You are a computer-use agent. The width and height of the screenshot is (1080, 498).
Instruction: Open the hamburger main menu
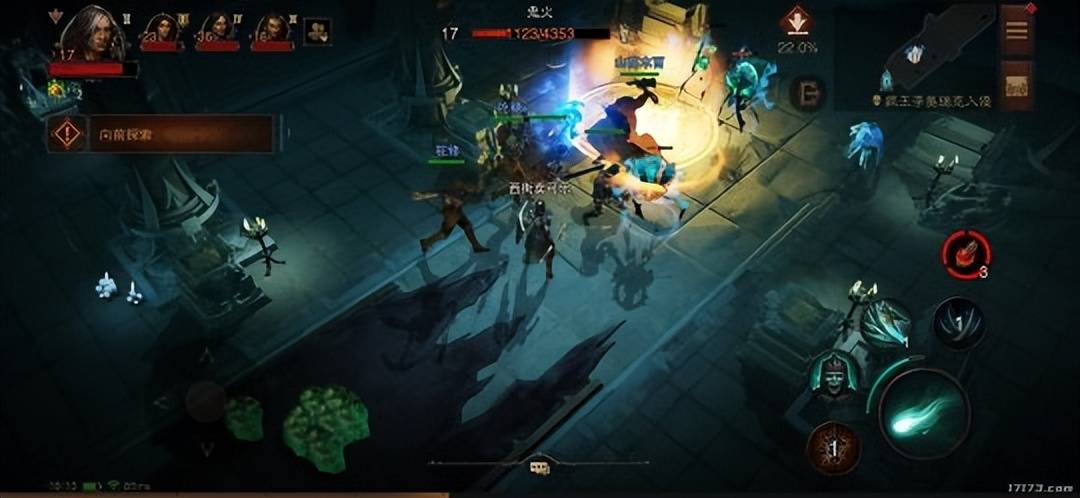1016,30
